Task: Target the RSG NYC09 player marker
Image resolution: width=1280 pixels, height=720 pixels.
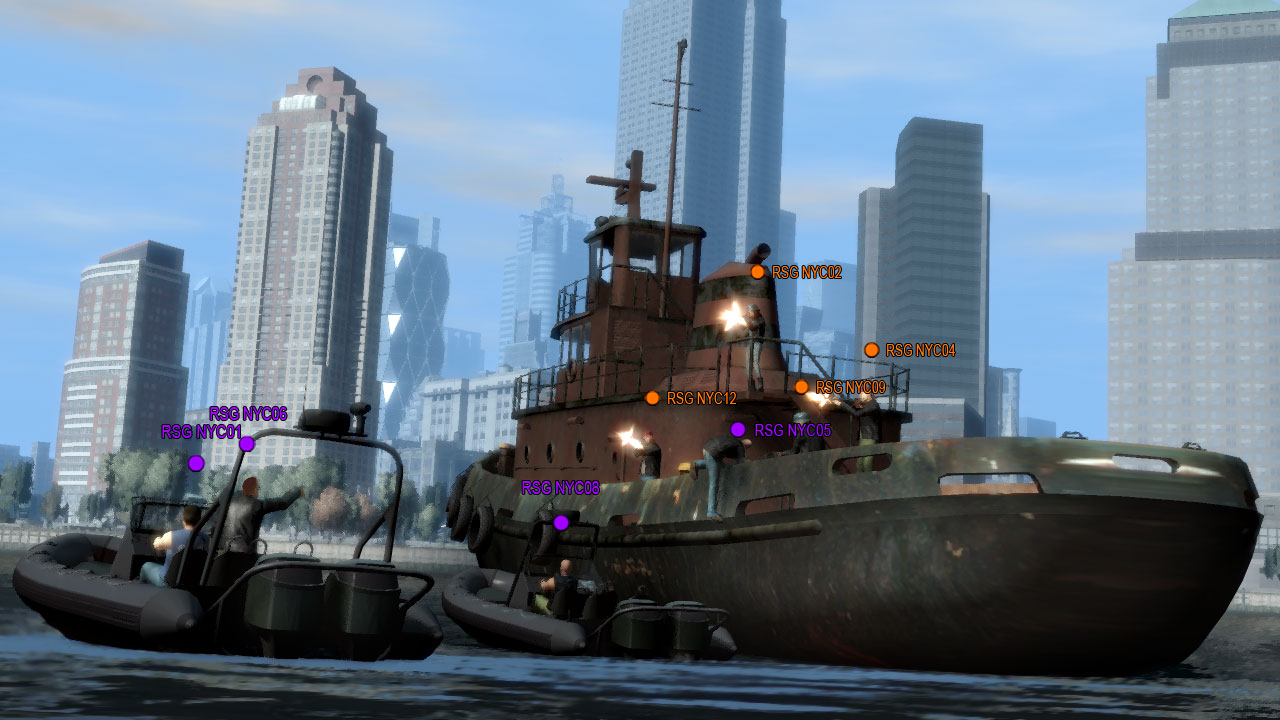Action: point(801,387)
